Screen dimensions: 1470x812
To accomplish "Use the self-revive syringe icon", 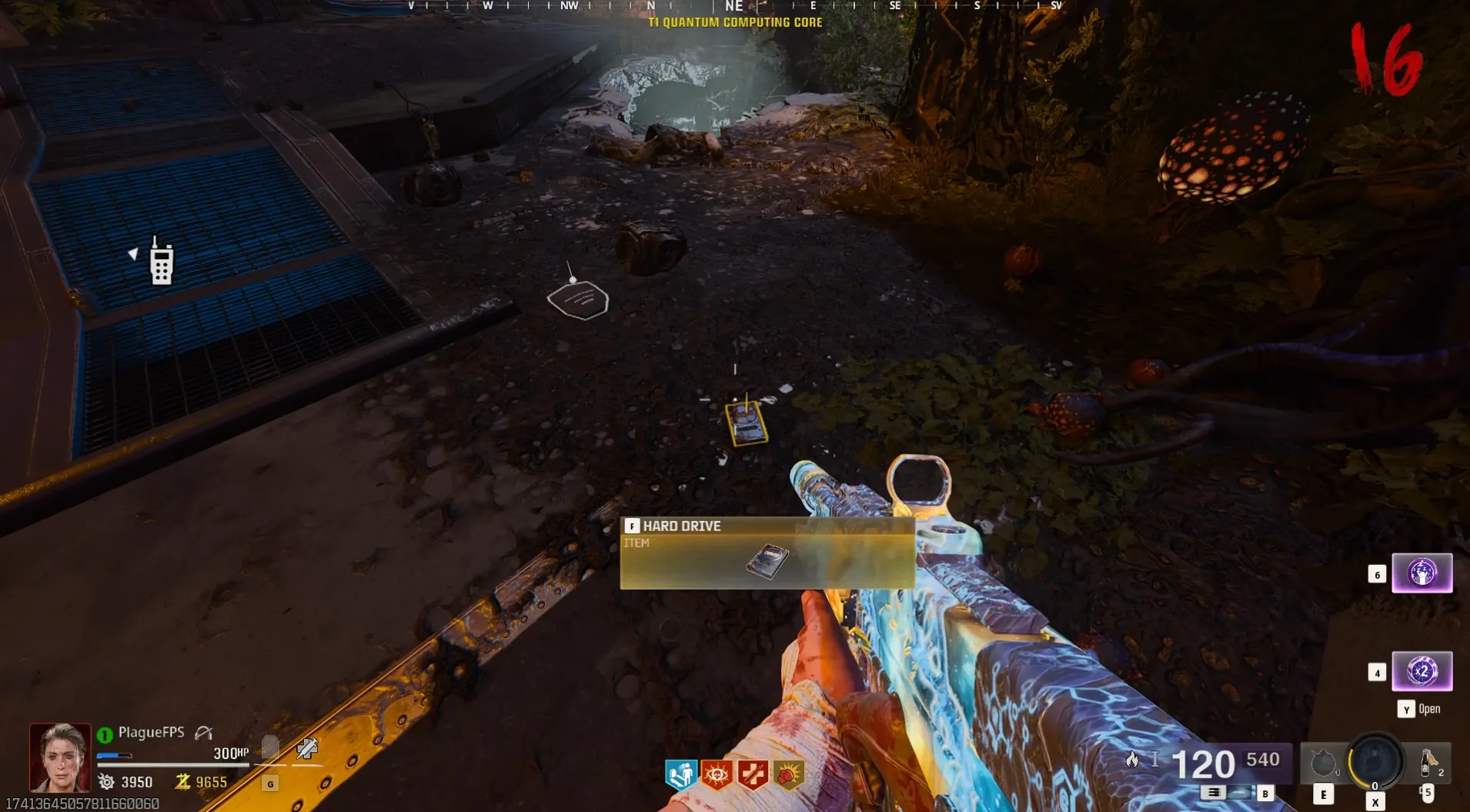I will (307, 747).
